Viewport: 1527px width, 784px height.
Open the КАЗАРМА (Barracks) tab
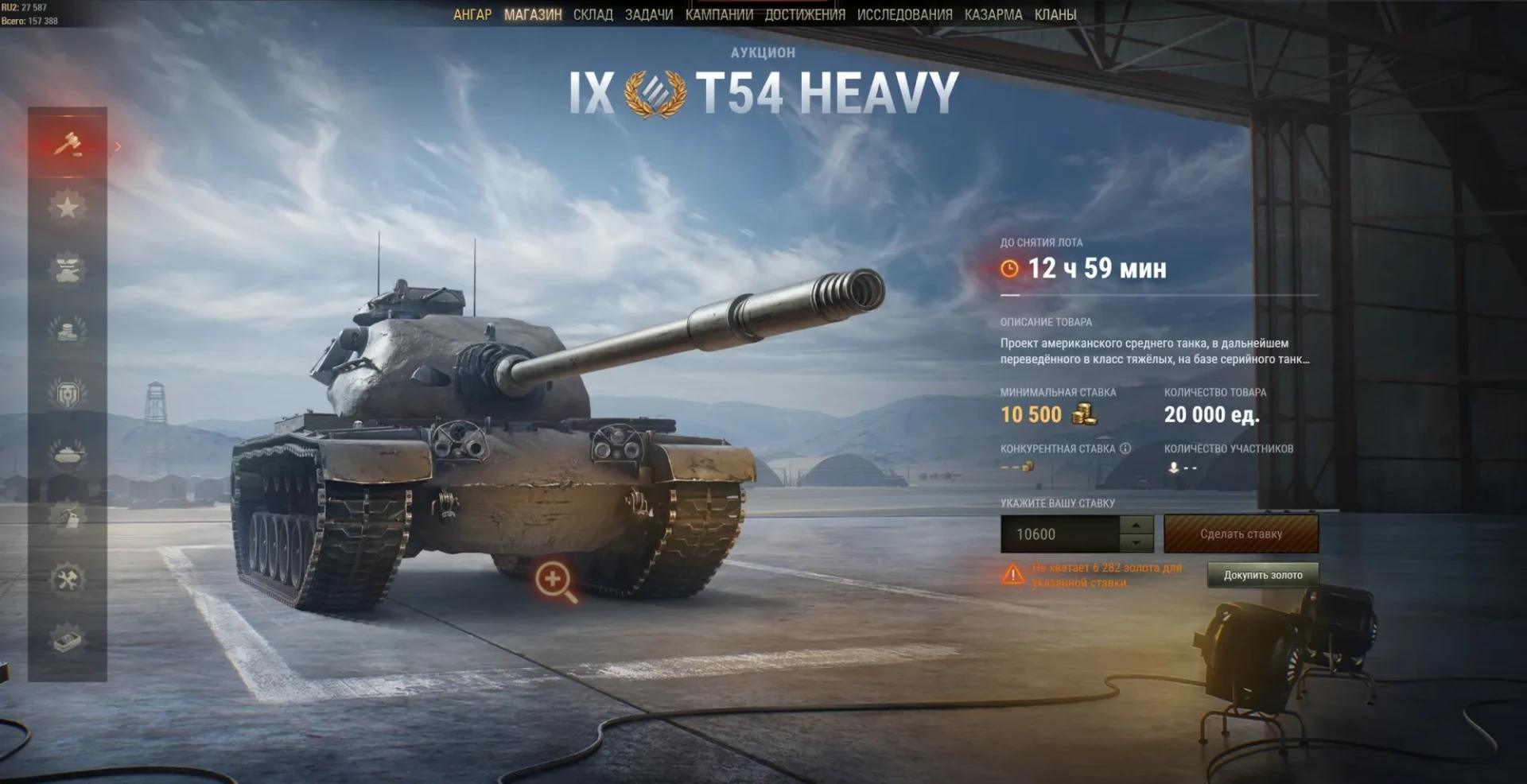(993, 14)
